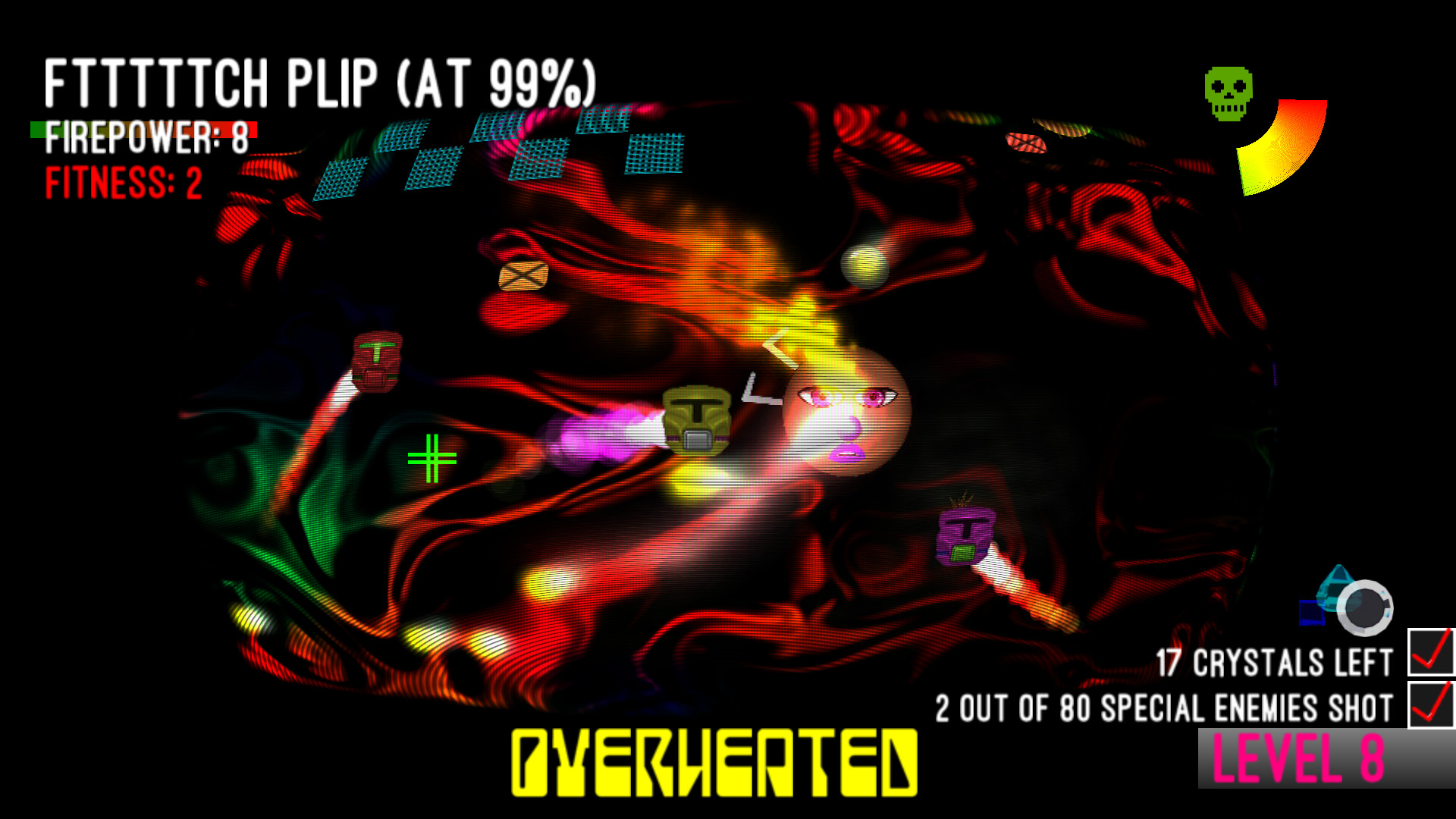Click the purple enemy mask sprite
Image resolution: width=1456 pixels, height=819 pixels.
tap(965, 535)
